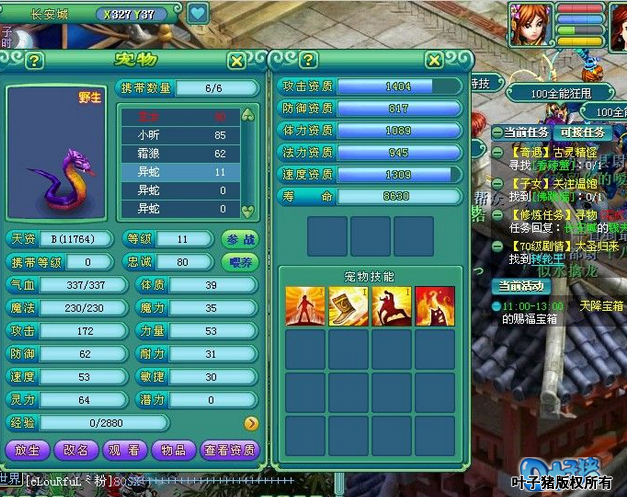Open the 观看 view button
The image size is (627, 497).
pos(124,450)
